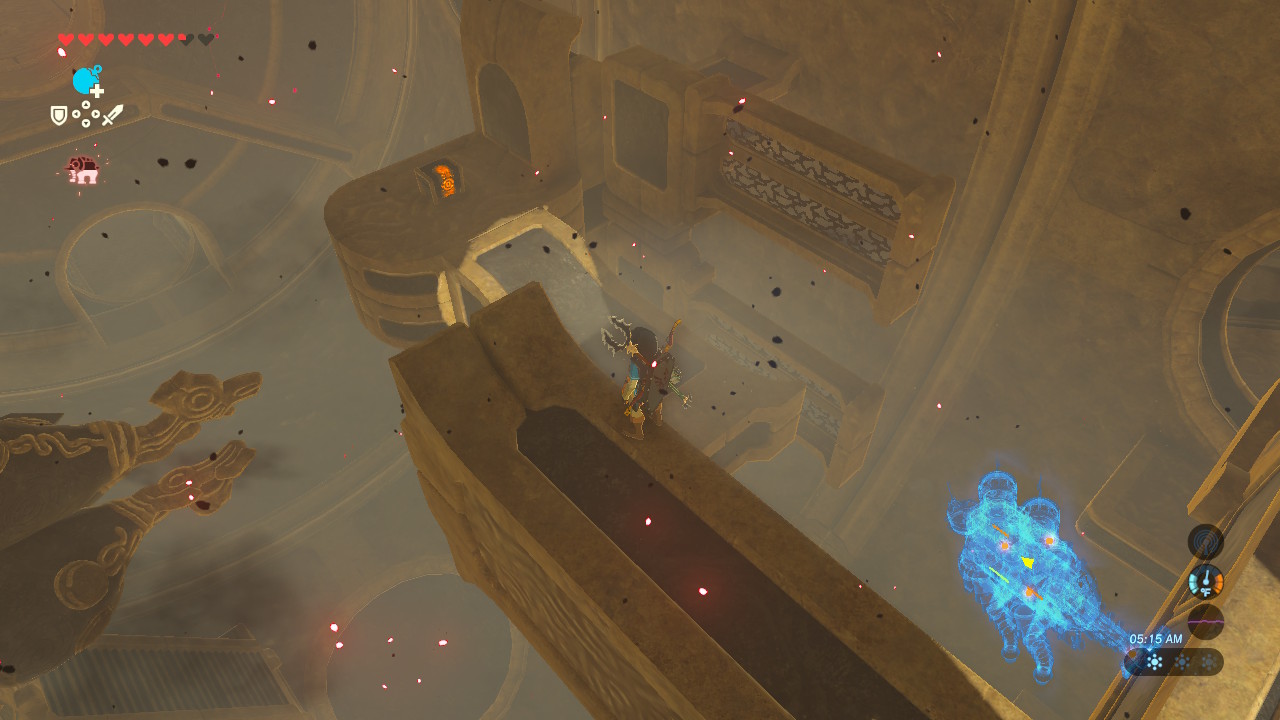Open the stamina wheel indicator
This screenshot has height=720, width=1280.
tap(83, 79)
